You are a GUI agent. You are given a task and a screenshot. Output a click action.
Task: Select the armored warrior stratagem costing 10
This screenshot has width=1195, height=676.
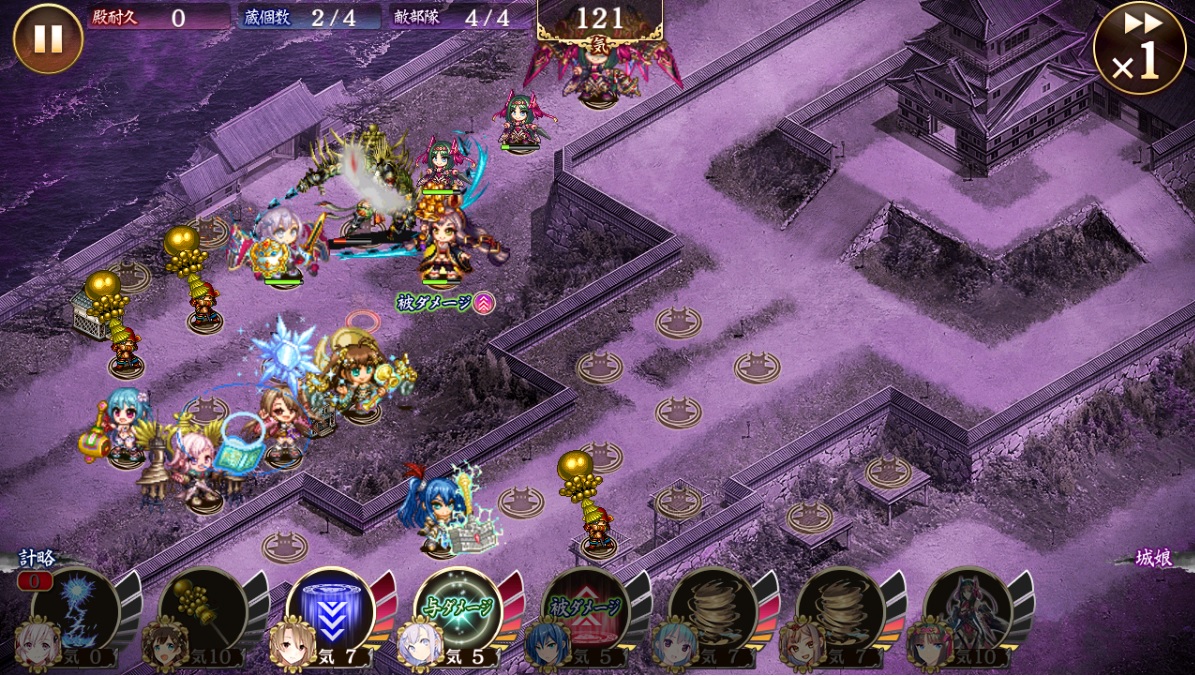pos(967,611)
